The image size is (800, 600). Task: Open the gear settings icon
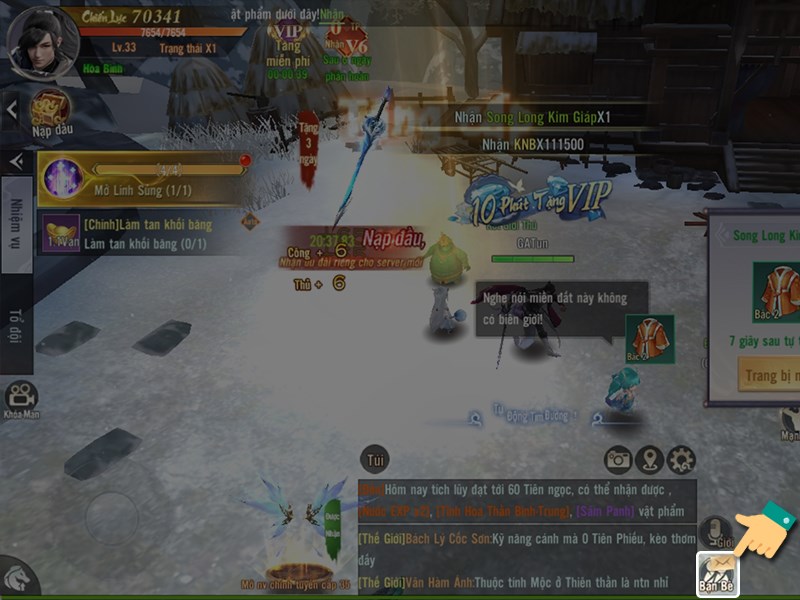tap(681, 460)
